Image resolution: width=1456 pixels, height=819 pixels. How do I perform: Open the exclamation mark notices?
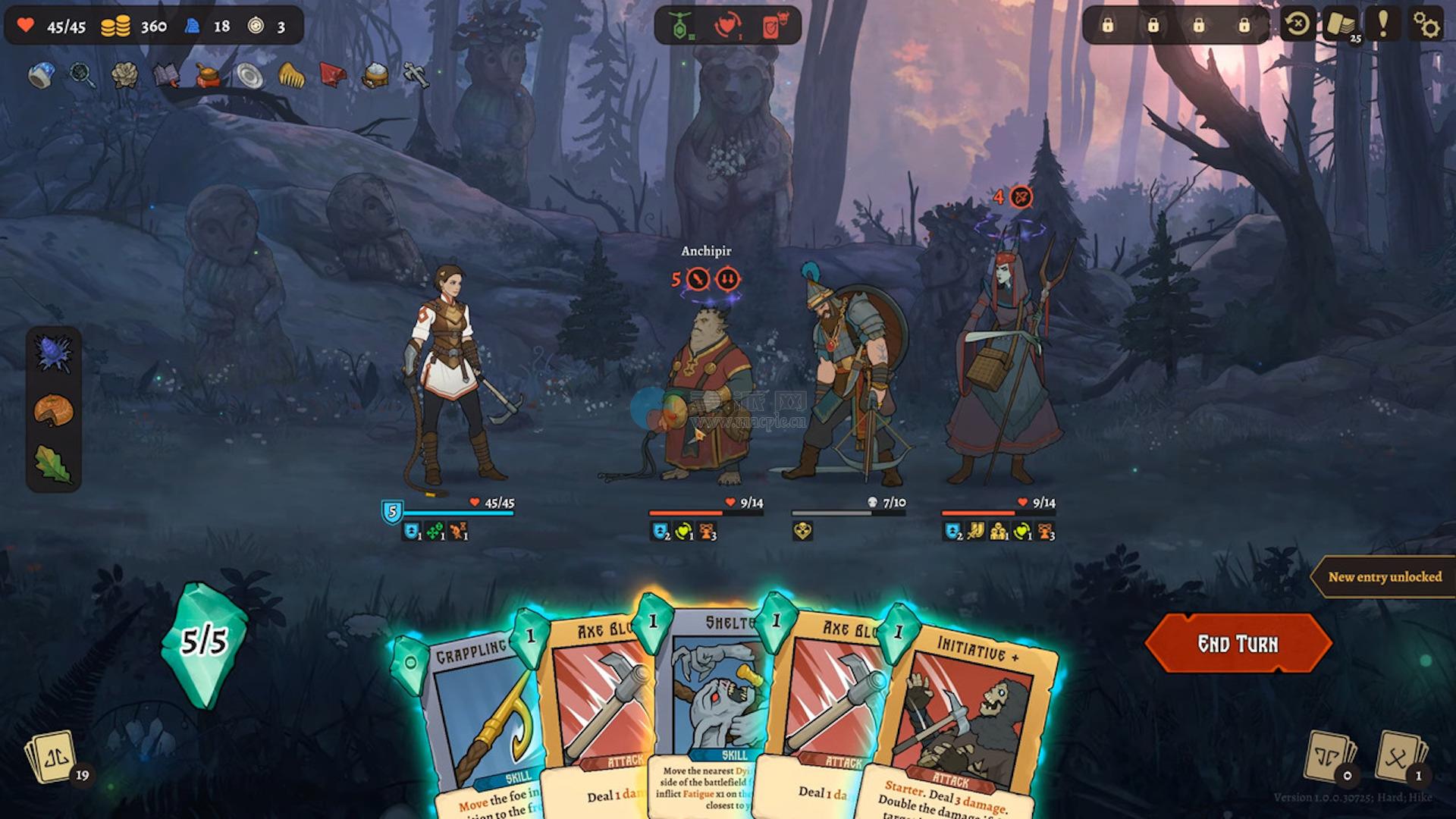(1383, 25)
